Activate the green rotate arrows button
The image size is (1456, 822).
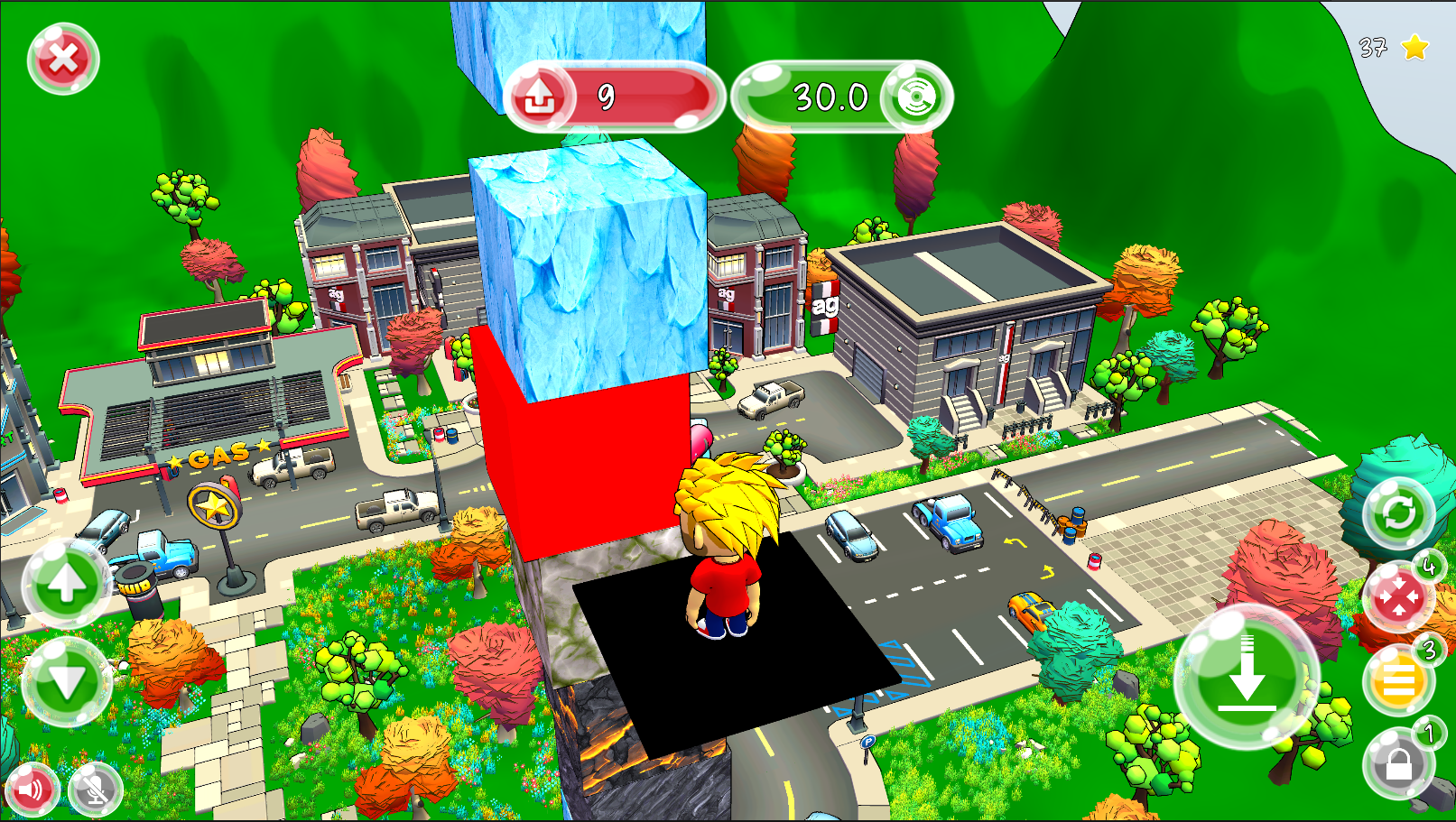click(1398, 514)
